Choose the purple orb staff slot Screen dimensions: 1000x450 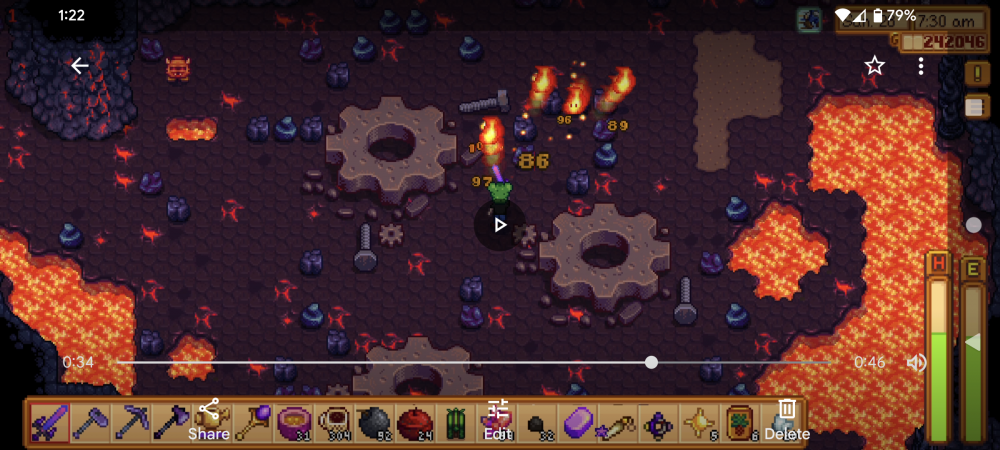point(251,422)
